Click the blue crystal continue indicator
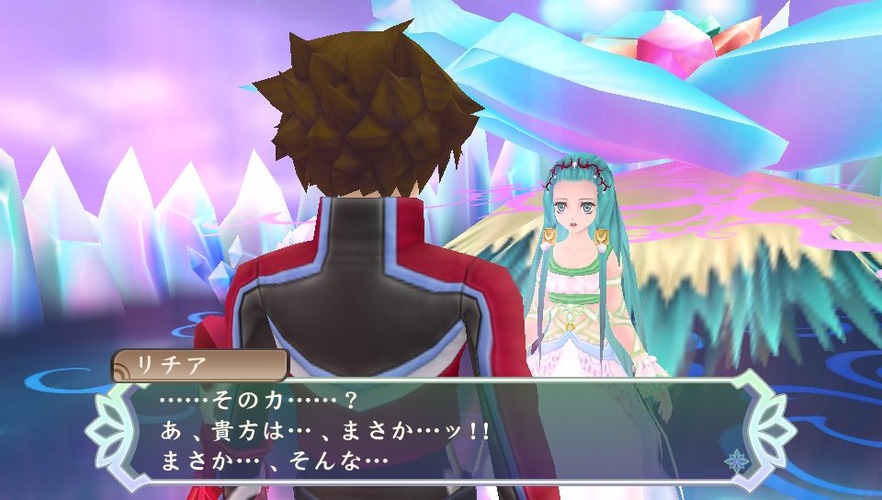Viewport: 882px width, 500px height. coord(737,461)
